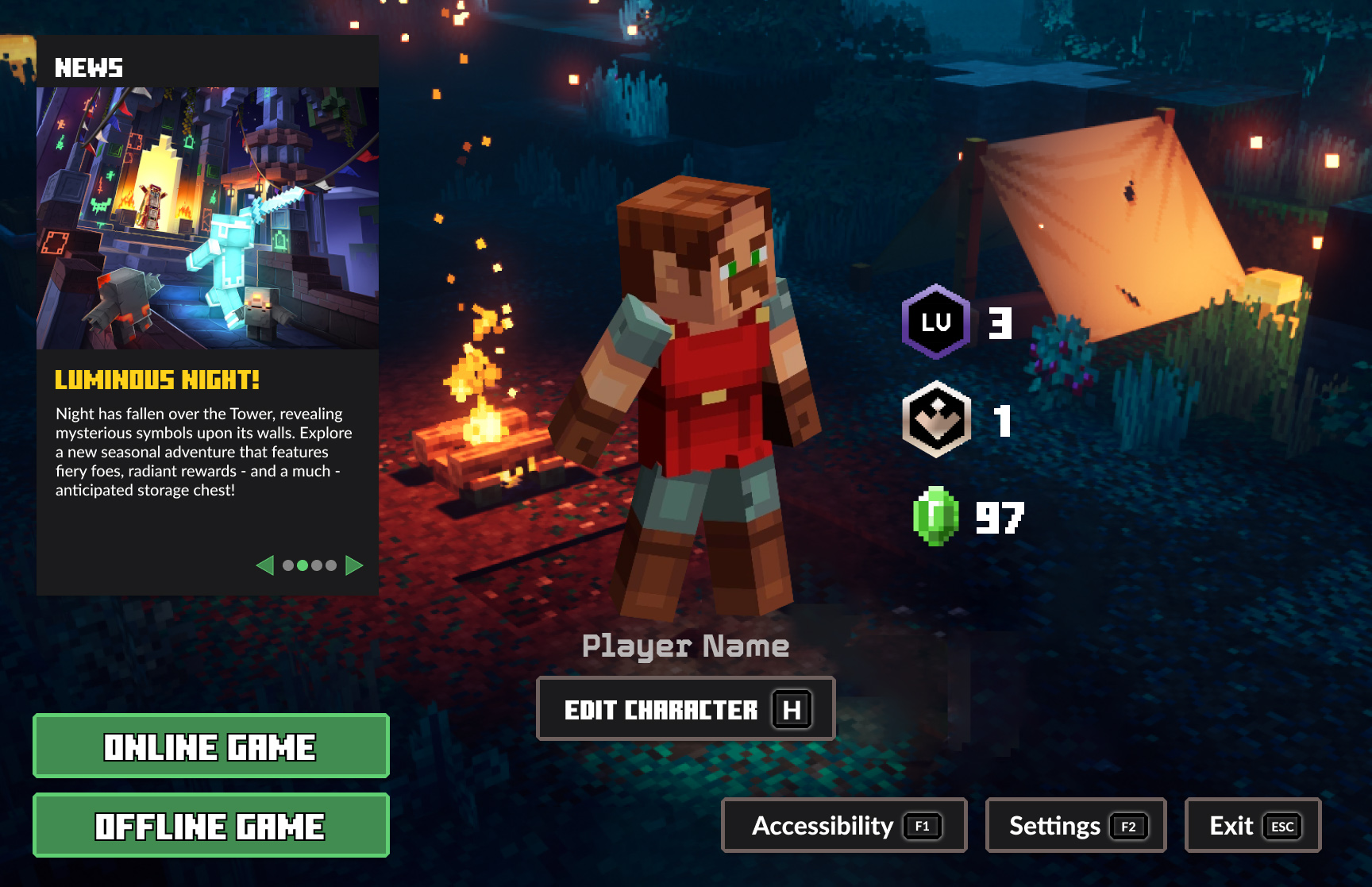This screenshot has width=1372, height=887.
Task: Open the Edit Character screen
Action: pyautogui.click(x=685, y=708)
